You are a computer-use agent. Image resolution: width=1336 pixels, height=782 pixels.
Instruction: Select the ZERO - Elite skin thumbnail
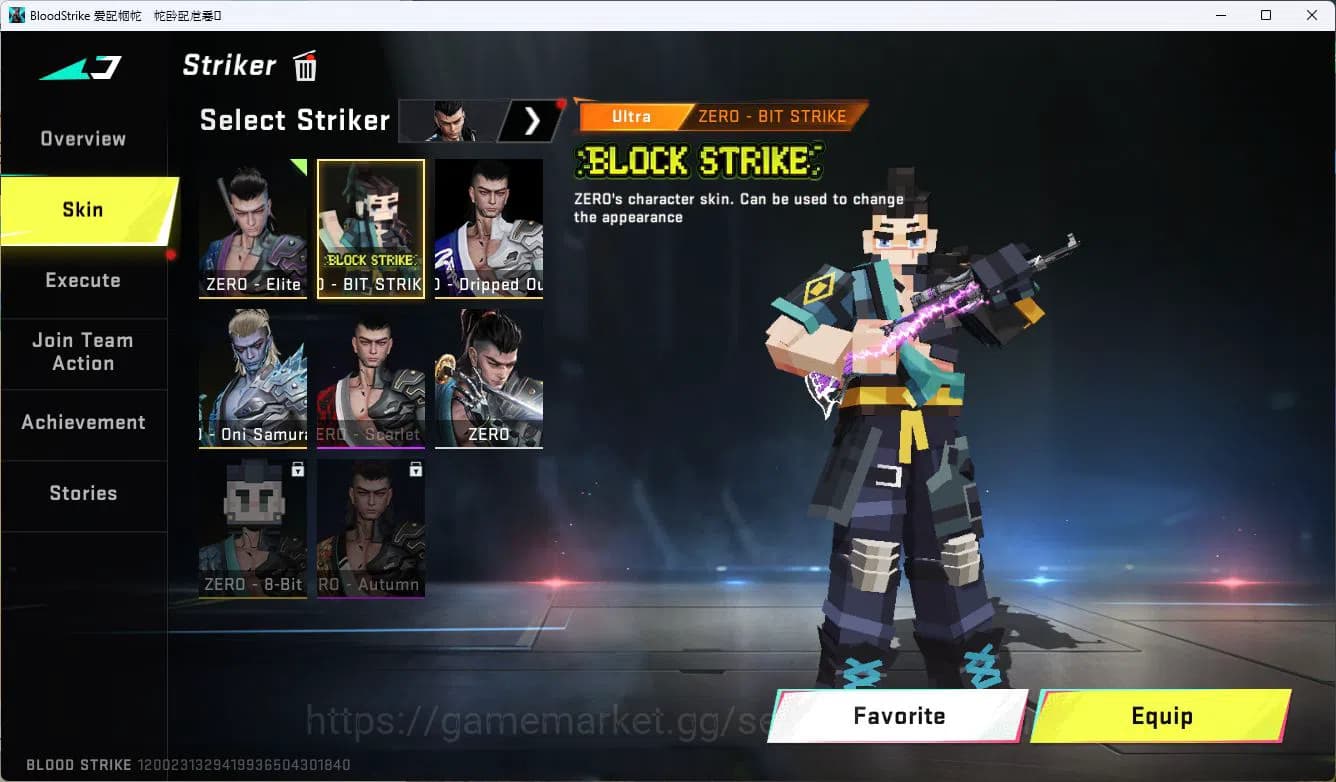252,228
